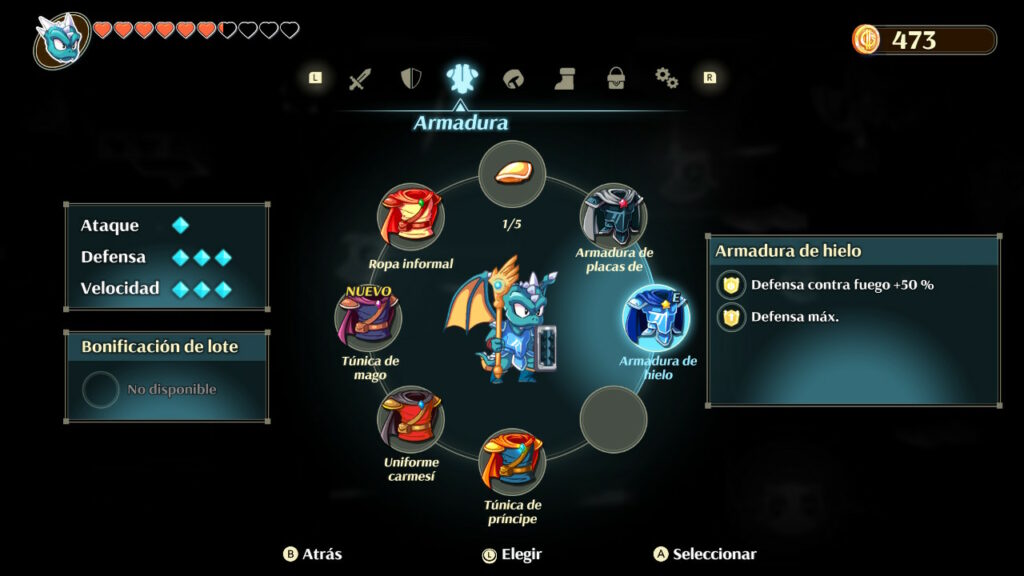Select the Armadura armor tab
Image resolution: width=1024 pixels, height=576 pixels.
[460, 78]
